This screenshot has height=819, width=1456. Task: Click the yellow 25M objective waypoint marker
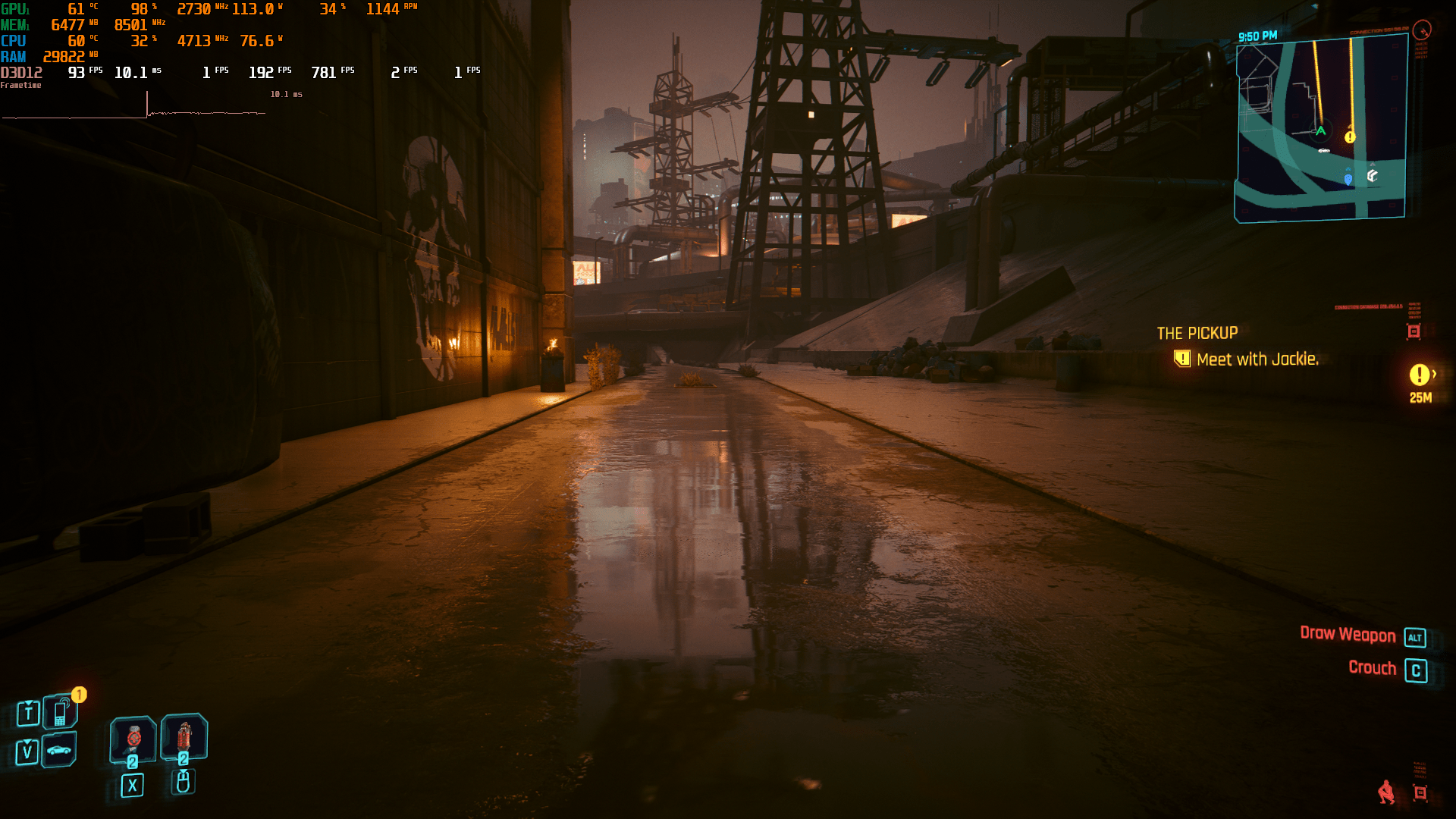pyautogui.click(x=1420, y=375)
